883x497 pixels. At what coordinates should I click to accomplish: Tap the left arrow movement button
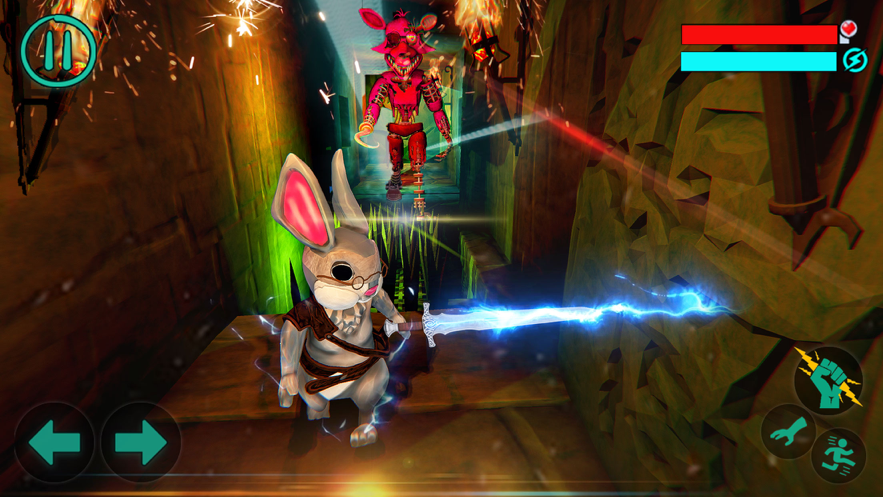(x=54, y=442)
